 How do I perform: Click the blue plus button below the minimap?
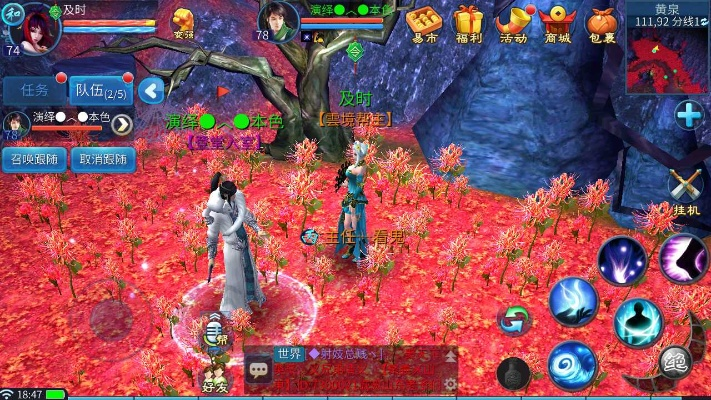[x=688, y=116]
